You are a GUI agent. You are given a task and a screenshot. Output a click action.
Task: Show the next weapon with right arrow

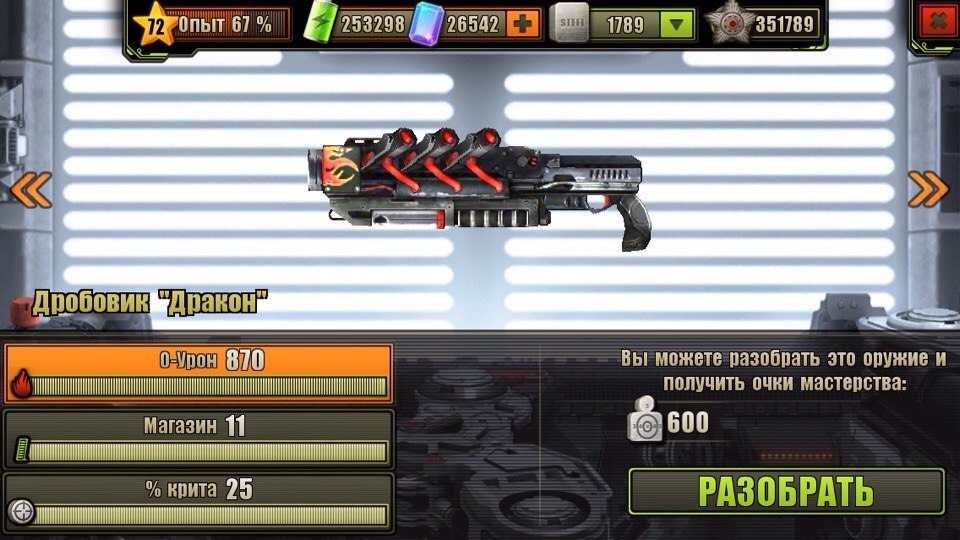pyautogui.click(x=928, y=189)
